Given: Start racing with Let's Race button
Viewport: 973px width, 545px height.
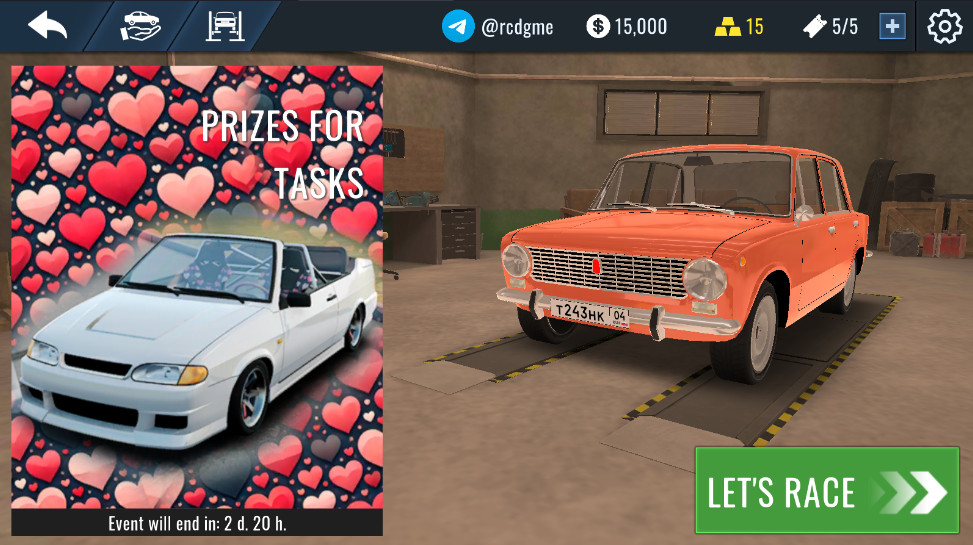Looking at the screenshot, I should [x=826, y=490].
